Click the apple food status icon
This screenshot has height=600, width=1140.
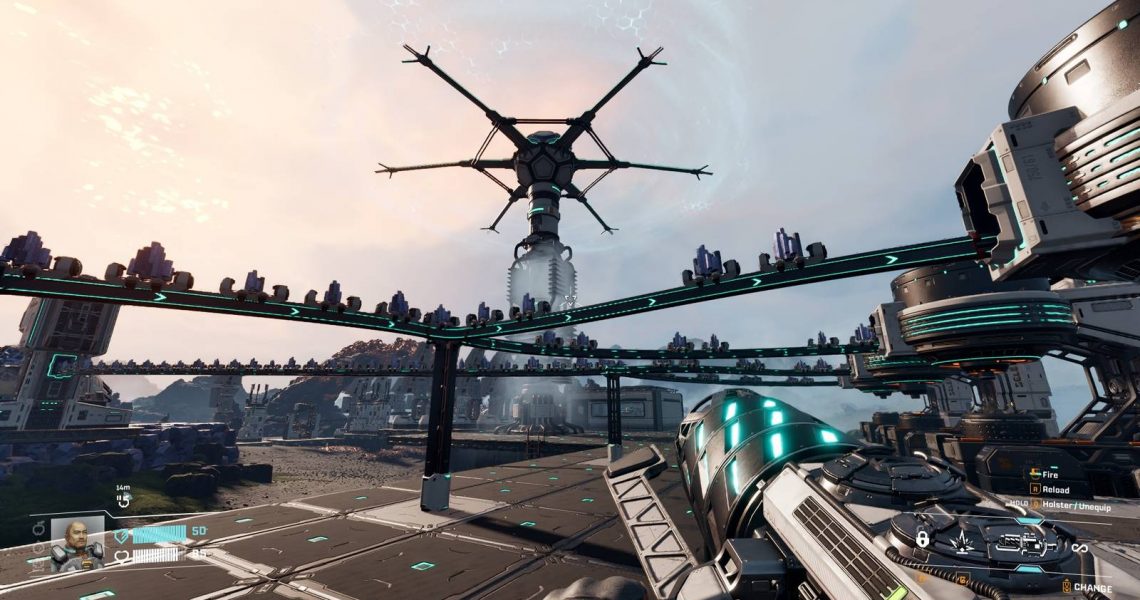[x=37, y=527]
